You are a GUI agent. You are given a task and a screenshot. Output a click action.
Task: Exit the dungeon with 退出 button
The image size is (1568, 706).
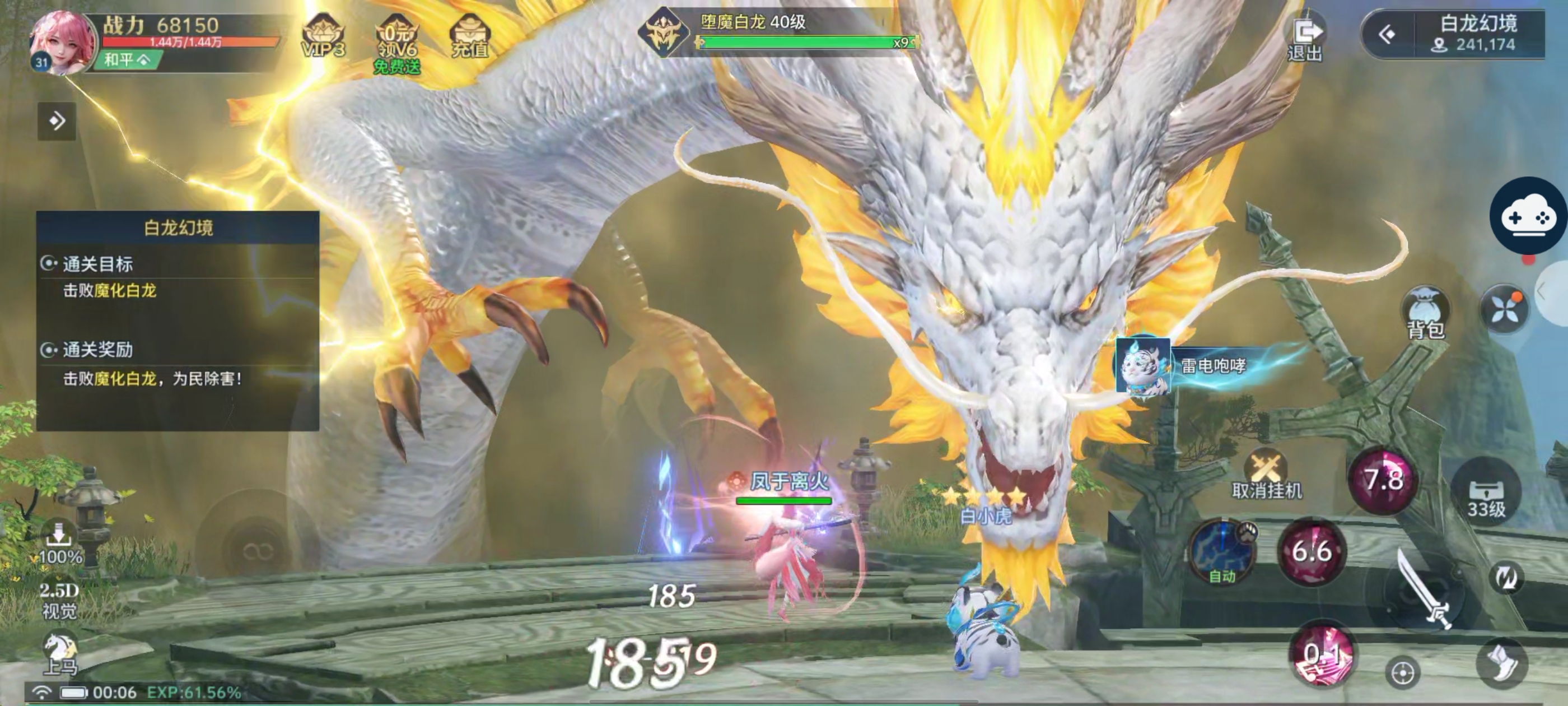tap(1304, 38)
